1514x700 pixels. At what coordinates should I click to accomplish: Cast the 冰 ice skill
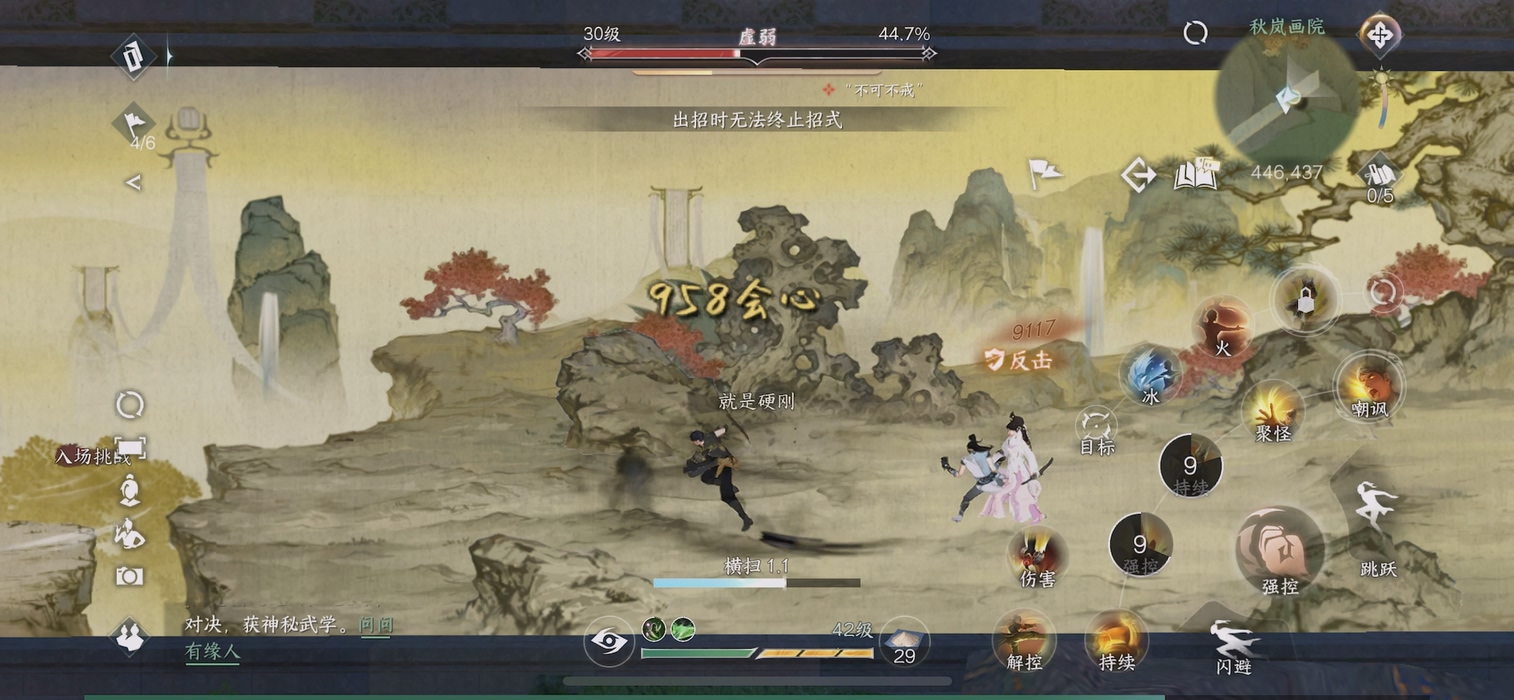[1151, 375]
